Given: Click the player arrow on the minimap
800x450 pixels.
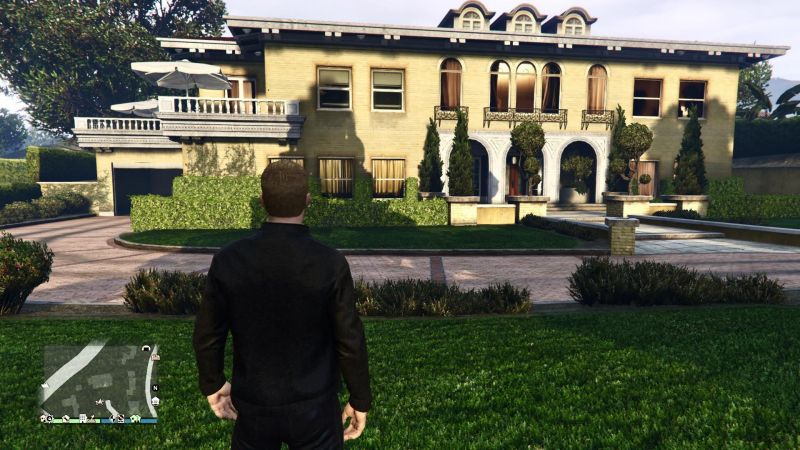Looking at the screenshot, I should pos(100,402).
